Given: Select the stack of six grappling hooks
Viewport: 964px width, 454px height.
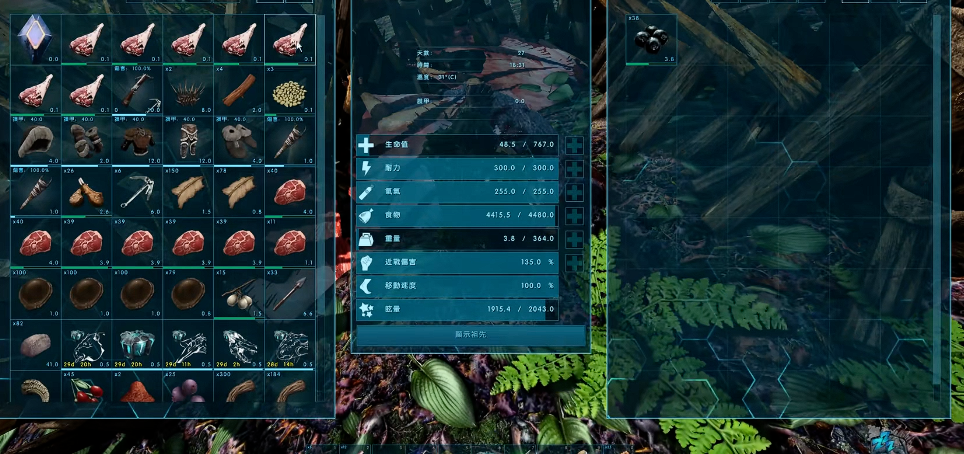Looking at the screenshot, I should point(137,192).
